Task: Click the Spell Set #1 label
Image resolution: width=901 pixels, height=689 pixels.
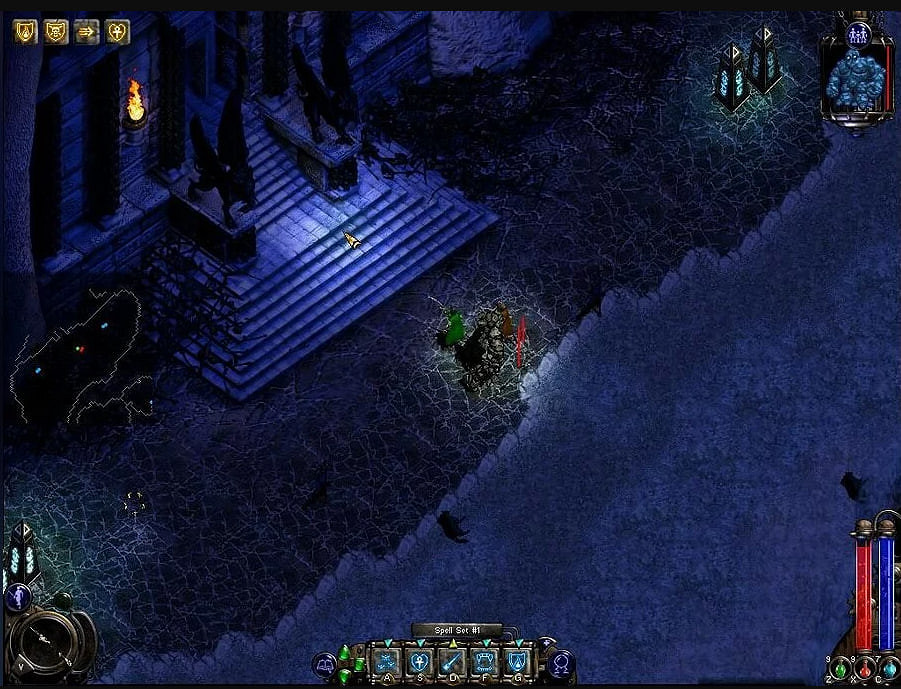Action: click(x=456, y=630)
